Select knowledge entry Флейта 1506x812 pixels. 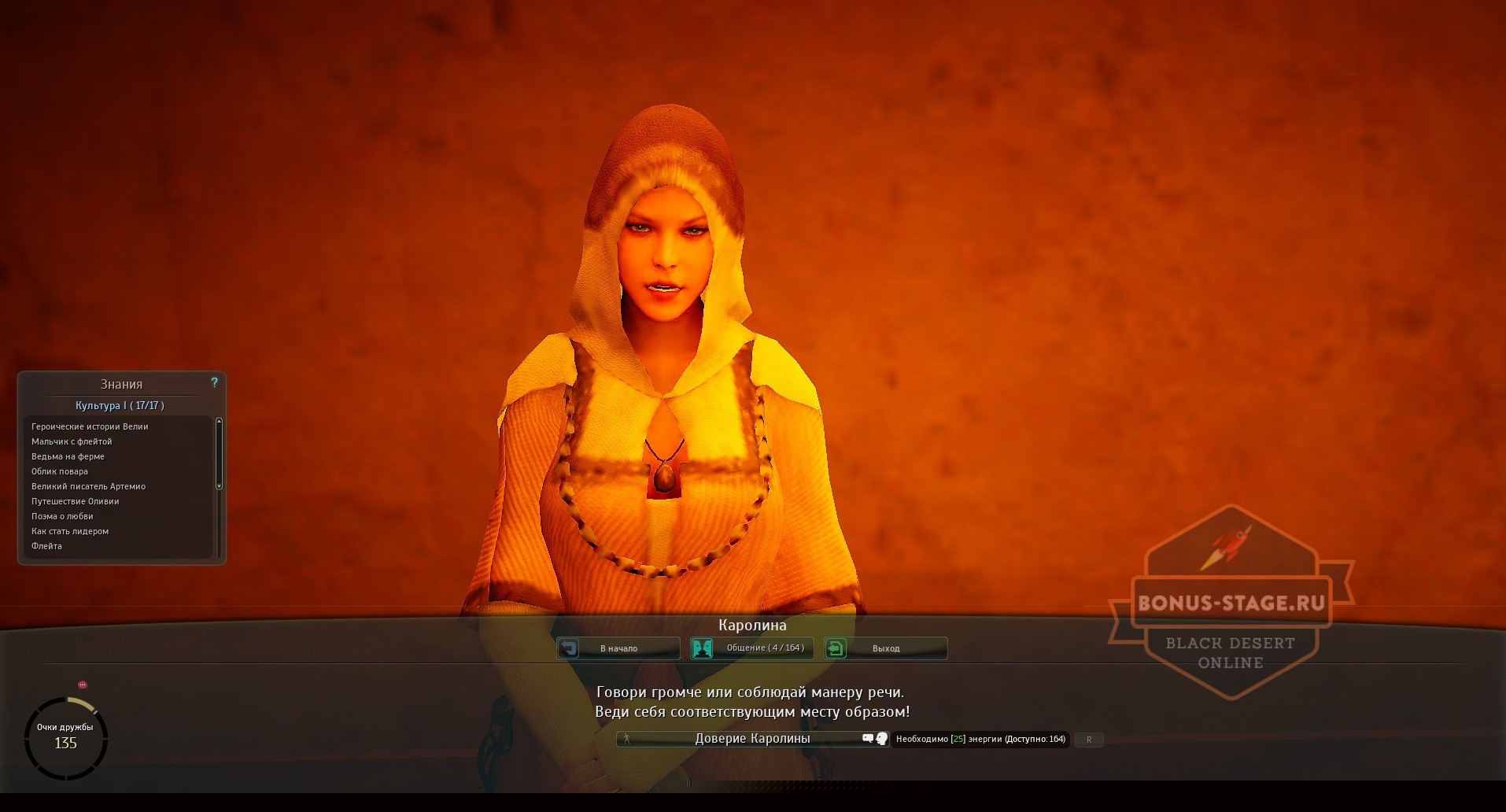pos(46,545)
